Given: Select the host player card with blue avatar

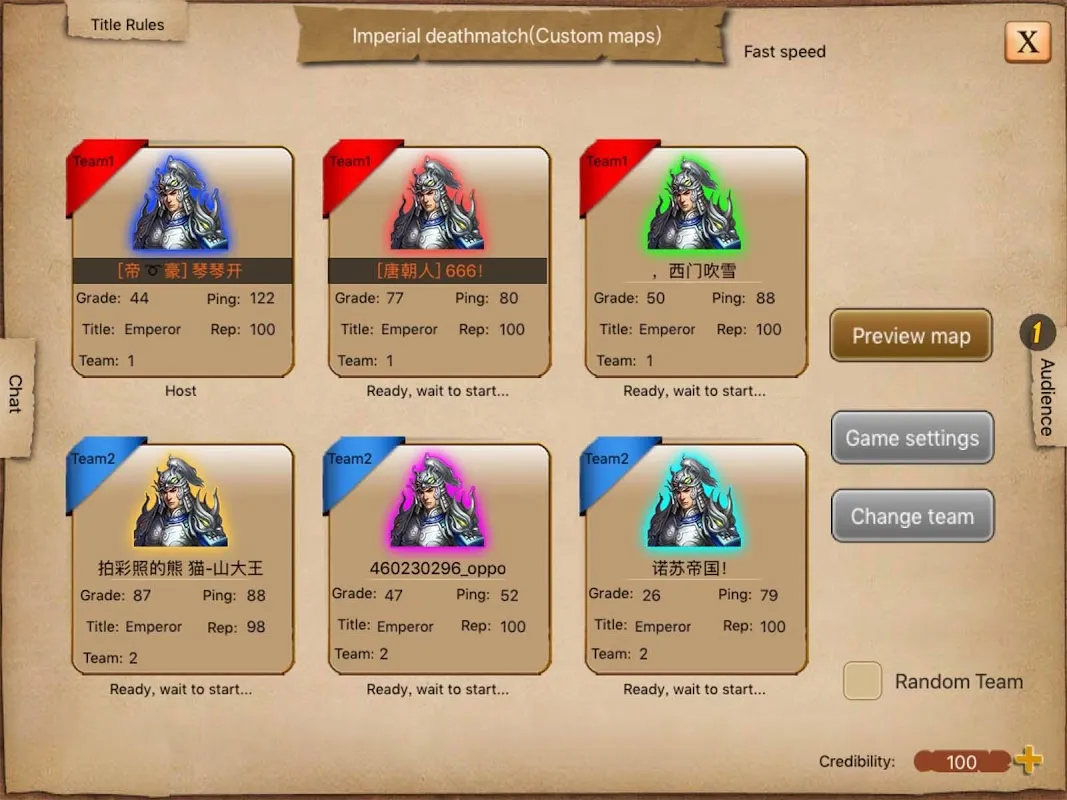Looking at the screenshot, I should 182,262.
